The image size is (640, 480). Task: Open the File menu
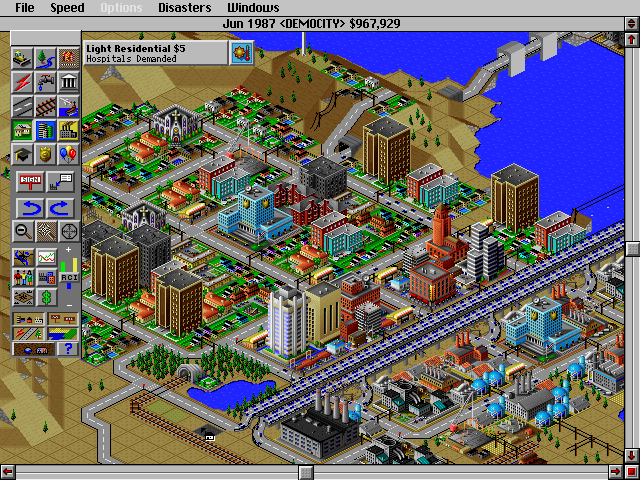pyautogui.click(x=24, y=8)
